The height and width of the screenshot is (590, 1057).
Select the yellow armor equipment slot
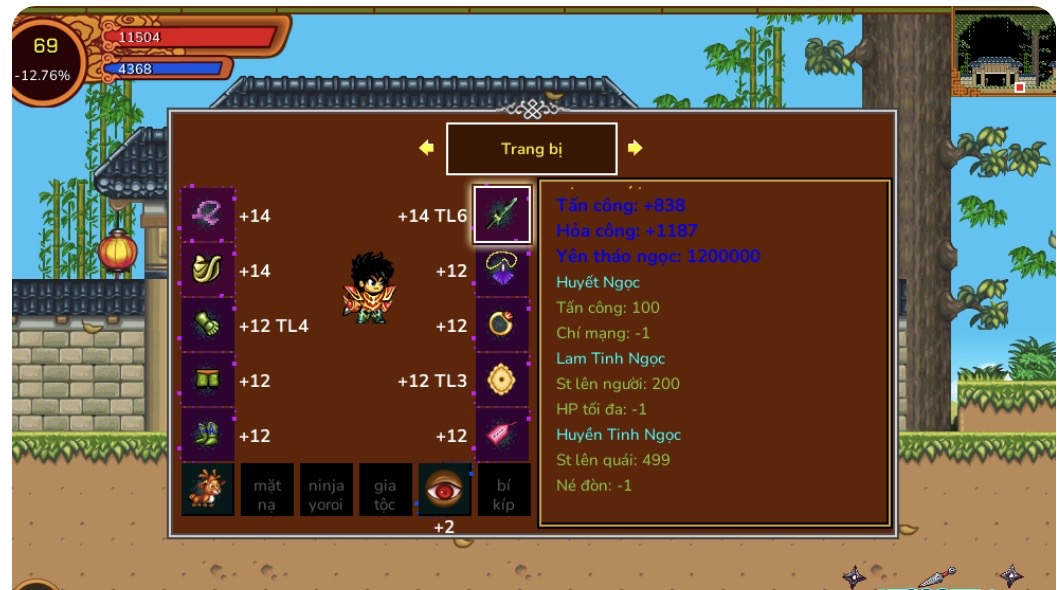[208, 269]
